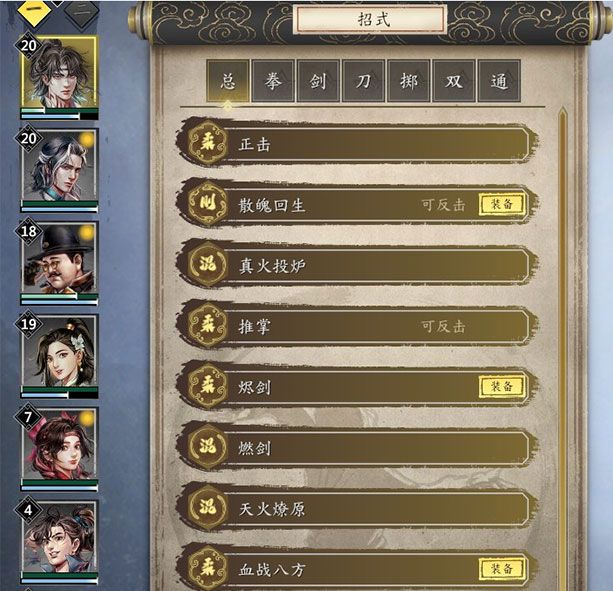This screenshot has width=613, height=591.
Task: Equip the 散魄回生 move
Action: (501, 205)
